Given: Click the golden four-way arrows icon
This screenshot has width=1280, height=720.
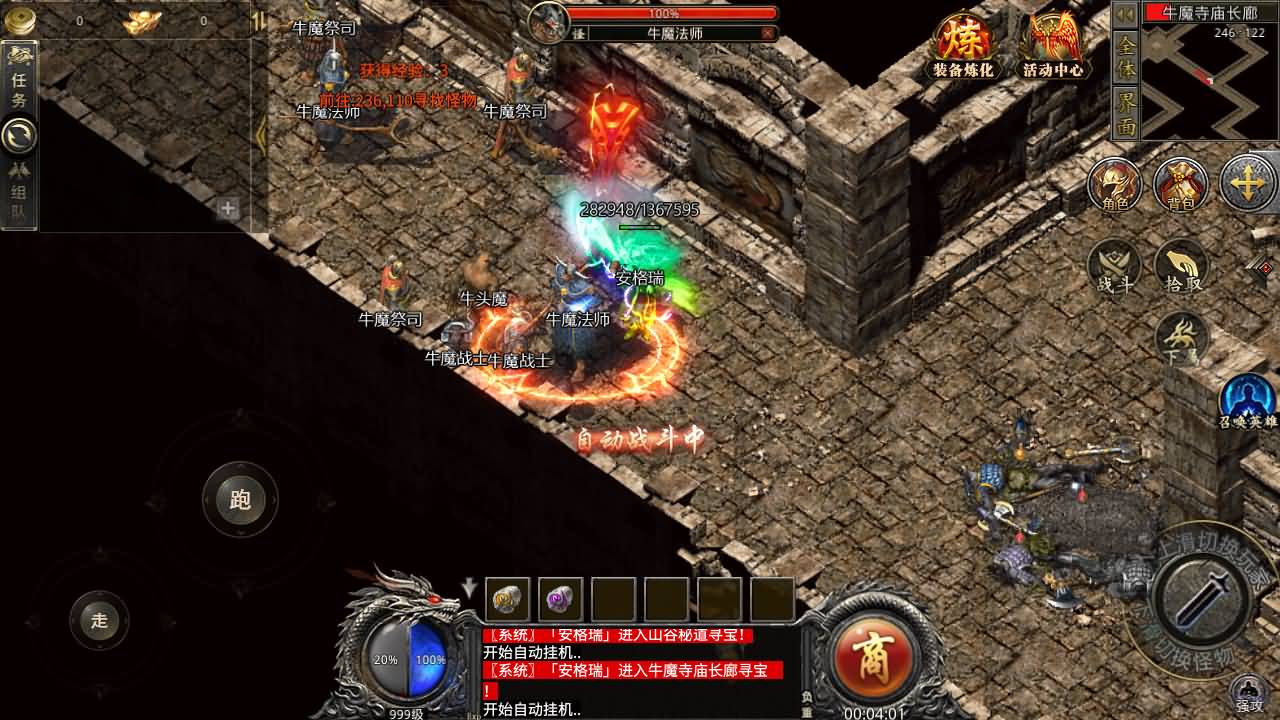Looking at the screenshot, I should [1247, 184].
